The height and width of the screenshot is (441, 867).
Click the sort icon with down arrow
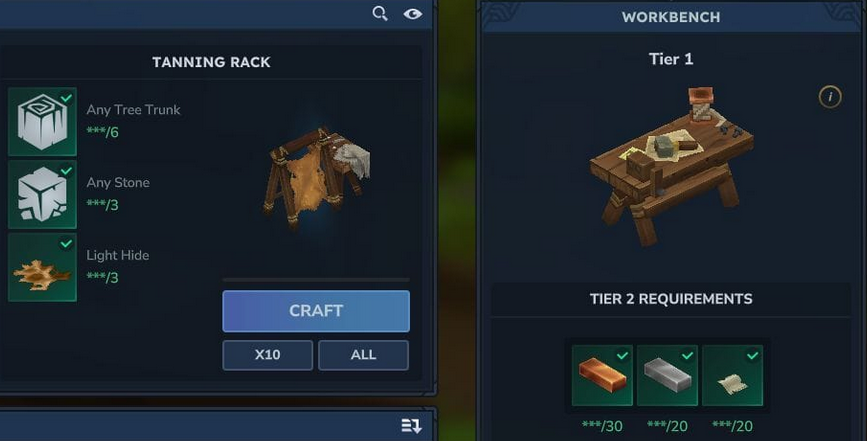click(411, 426)
